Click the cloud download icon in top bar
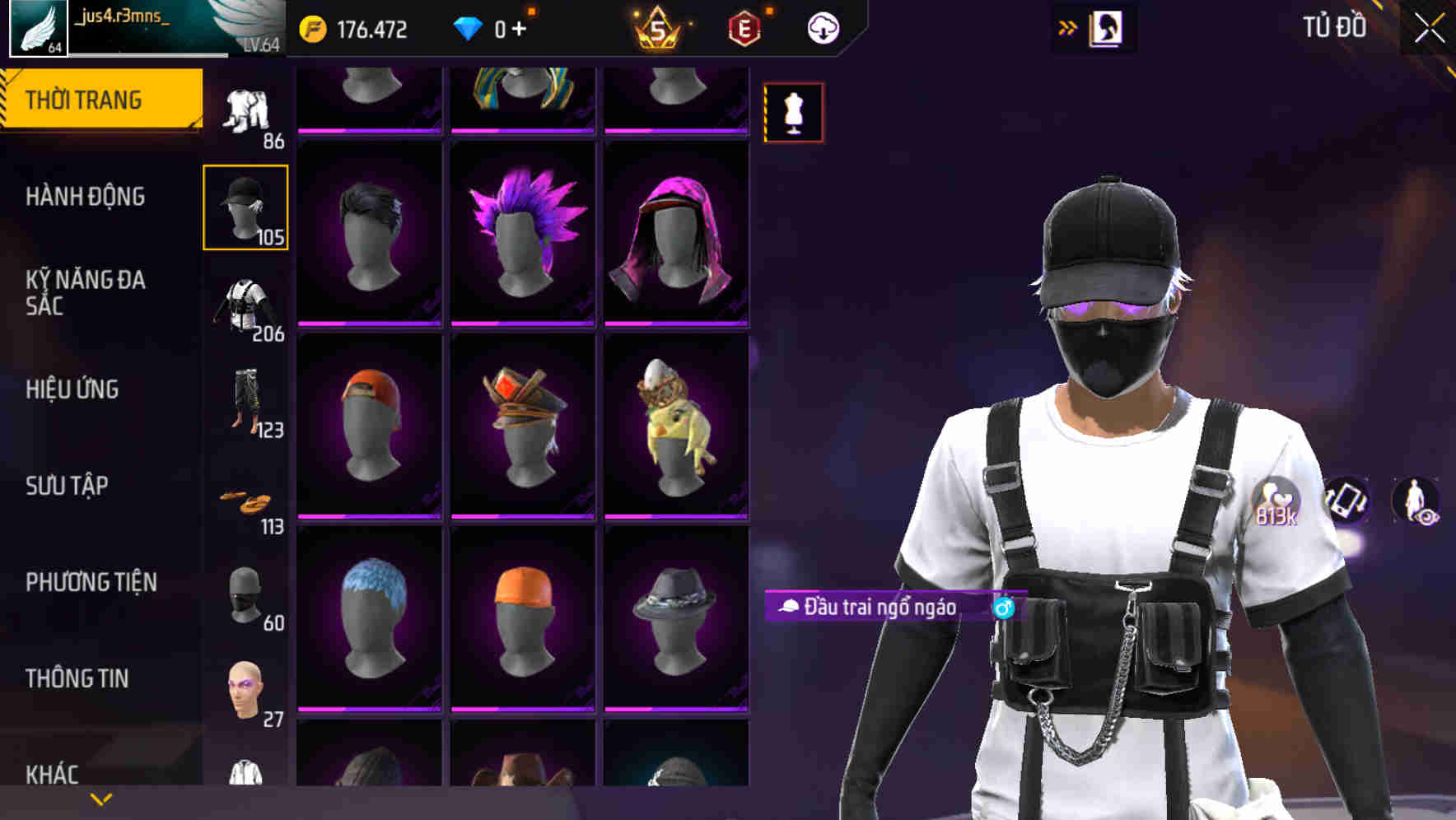The height and width of the screenshot is (820, 1456). pos(821,27)
